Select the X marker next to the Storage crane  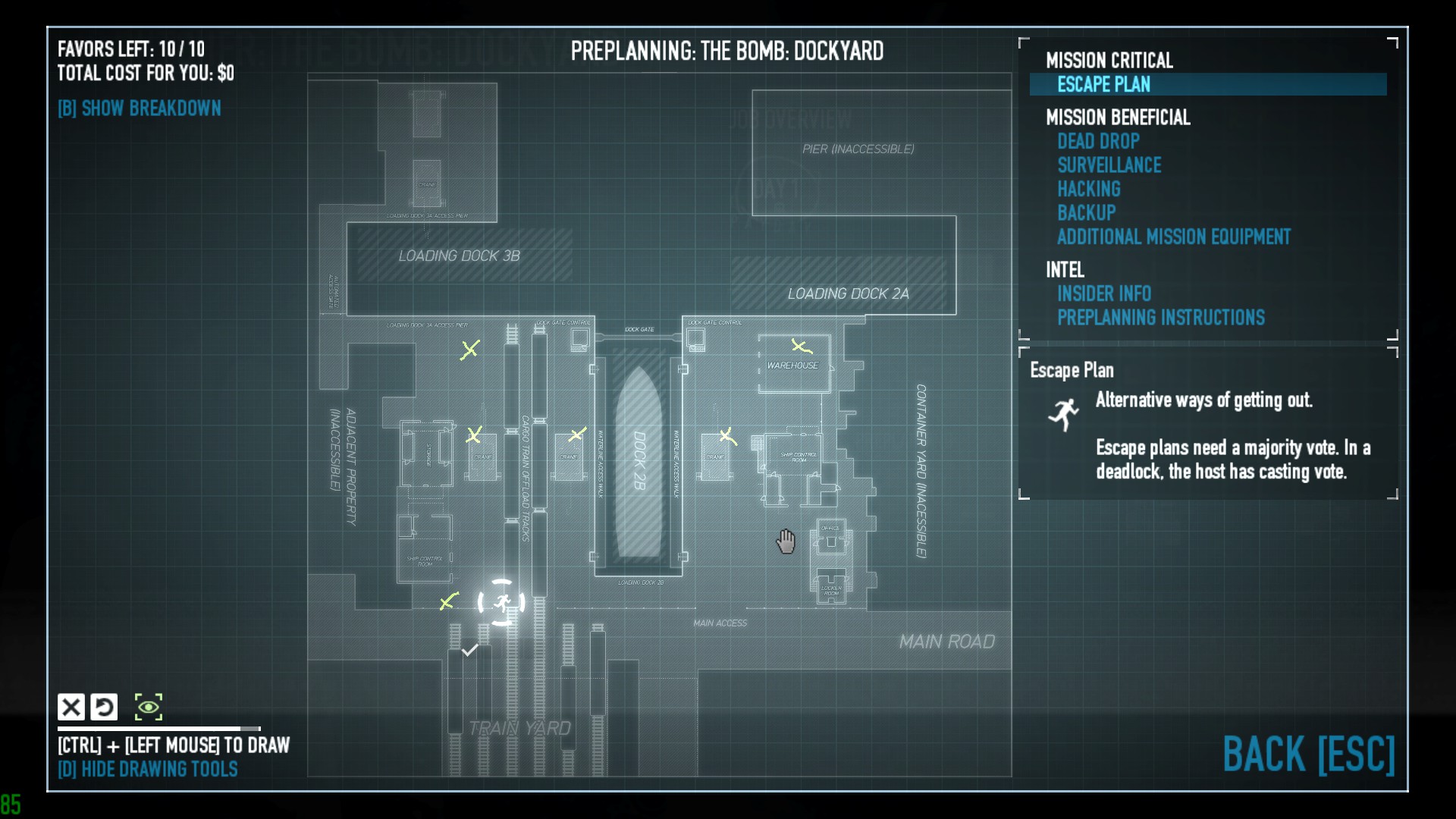click(475, 435)
